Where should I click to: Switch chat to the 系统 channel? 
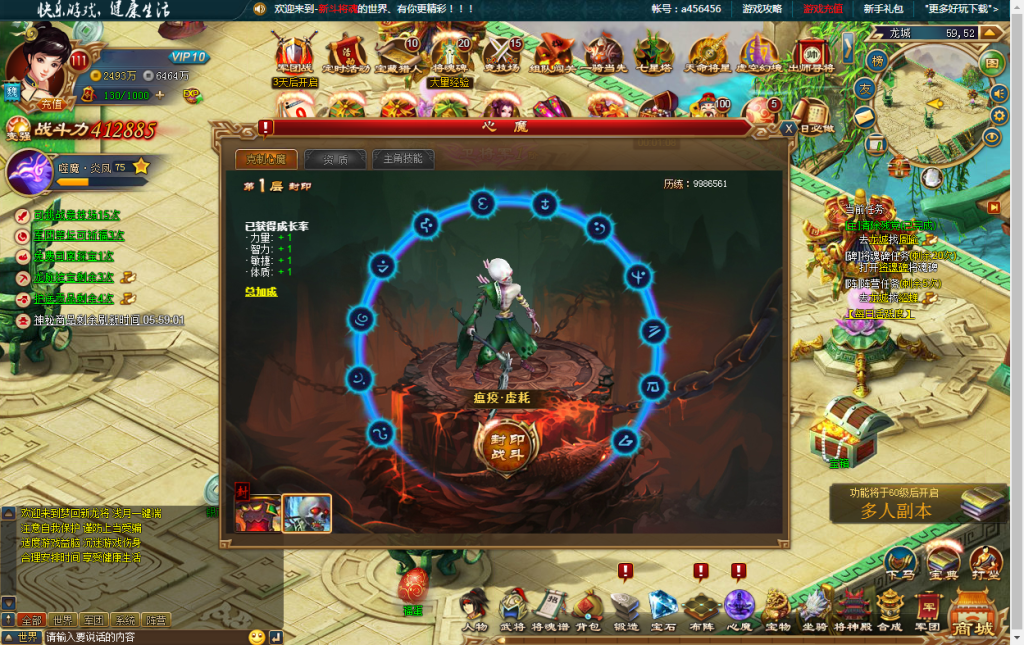pyautogui.click(x=125, y=621)
